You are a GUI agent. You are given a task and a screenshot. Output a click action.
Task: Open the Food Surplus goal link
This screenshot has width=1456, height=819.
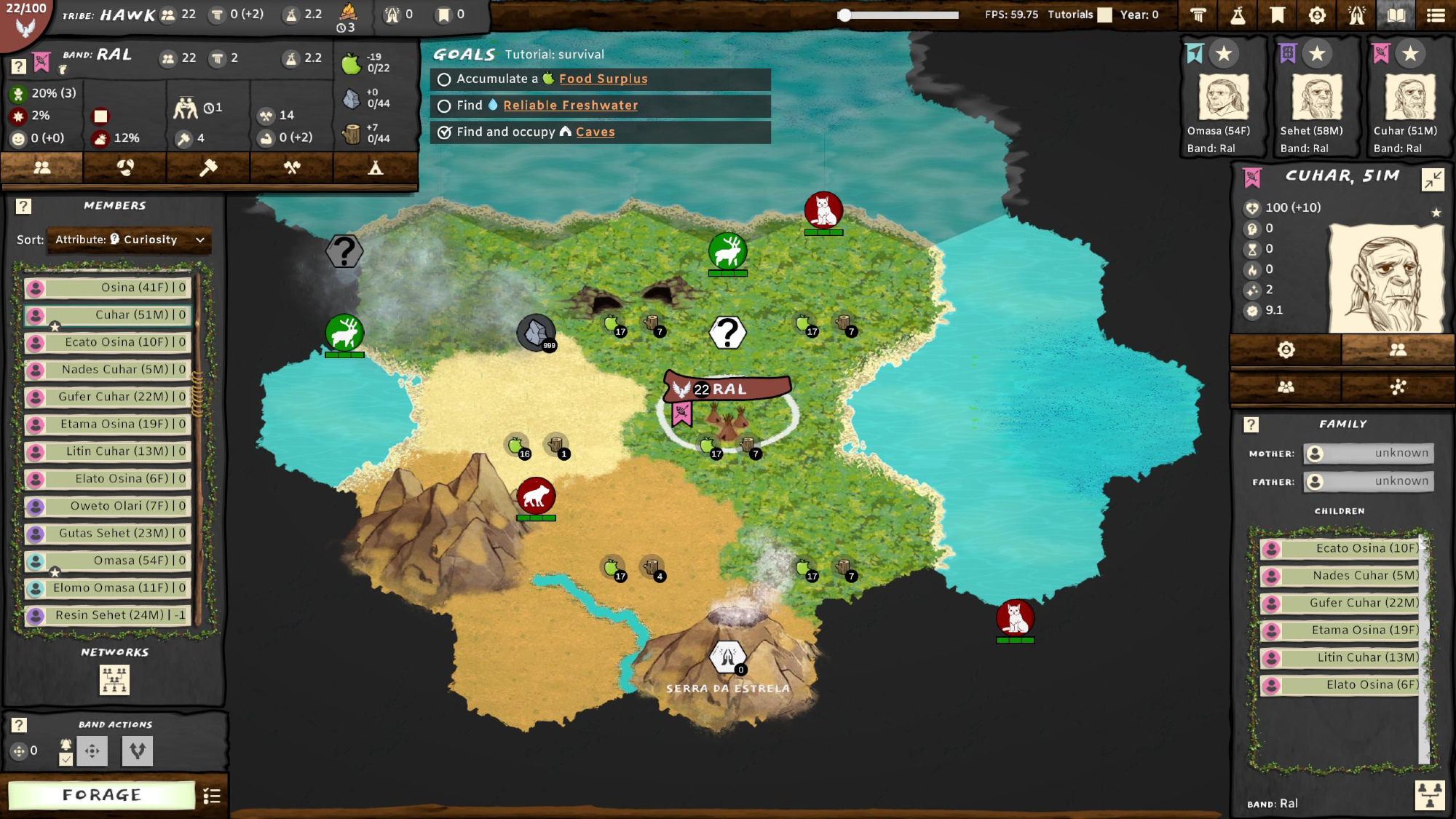click(603, 79)
